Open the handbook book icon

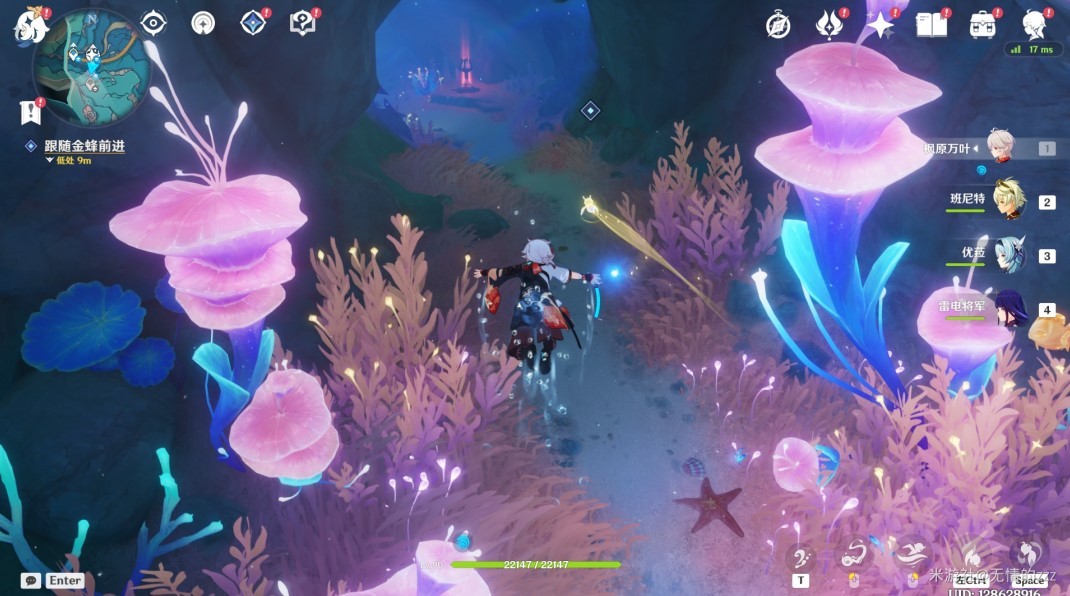(x=931, y=25)
